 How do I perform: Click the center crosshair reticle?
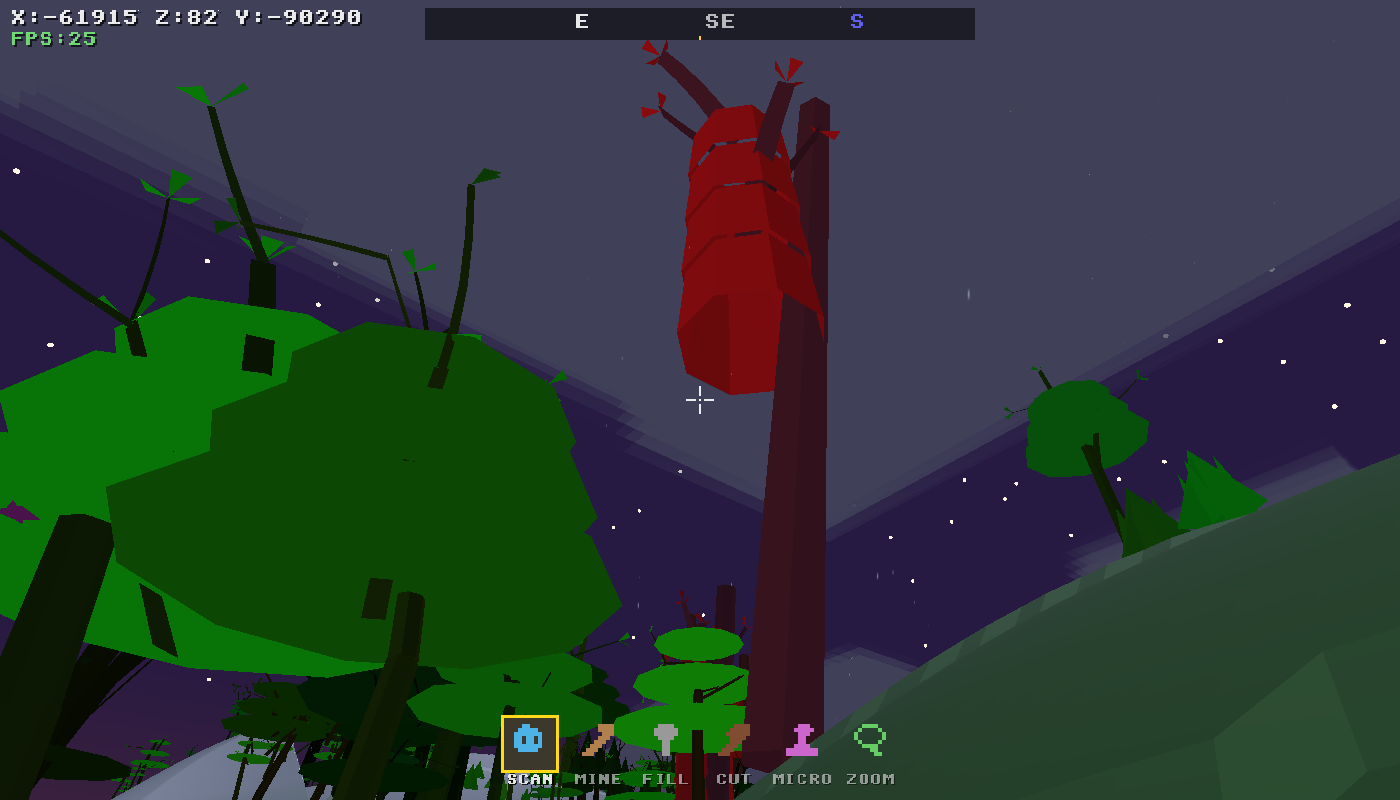699,400
